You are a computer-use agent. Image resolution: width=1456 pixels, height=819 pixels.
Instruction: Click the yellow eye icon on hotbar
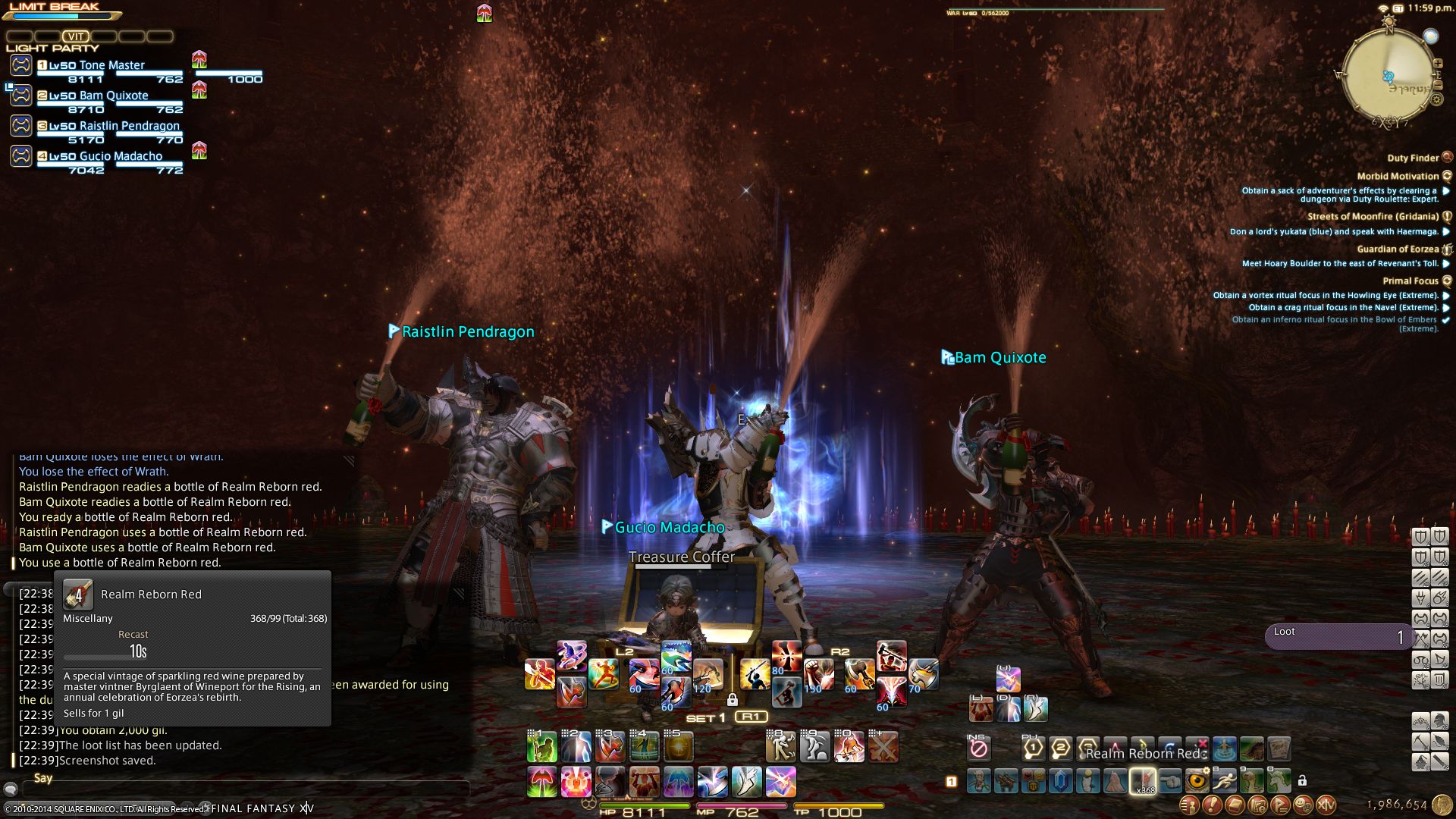pyautogui.click(x=1197, y=780)
